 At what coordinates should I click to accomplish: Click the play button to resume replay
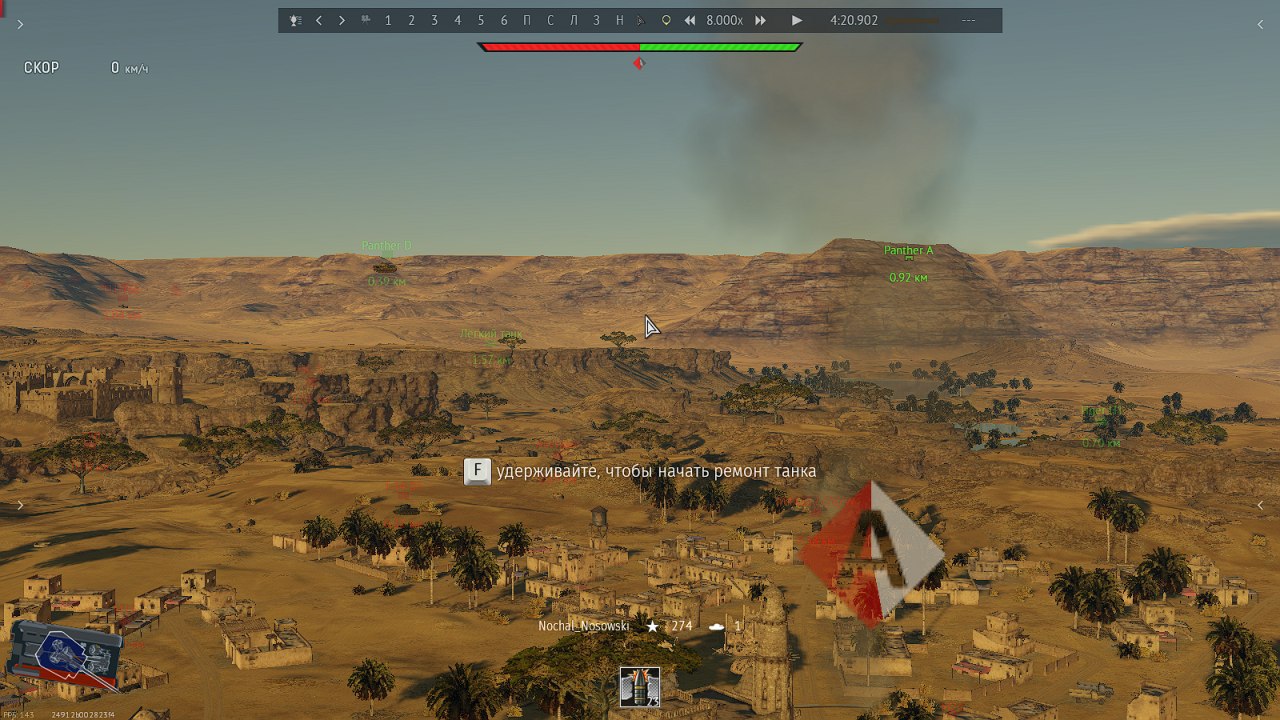[x=797, y=20]
